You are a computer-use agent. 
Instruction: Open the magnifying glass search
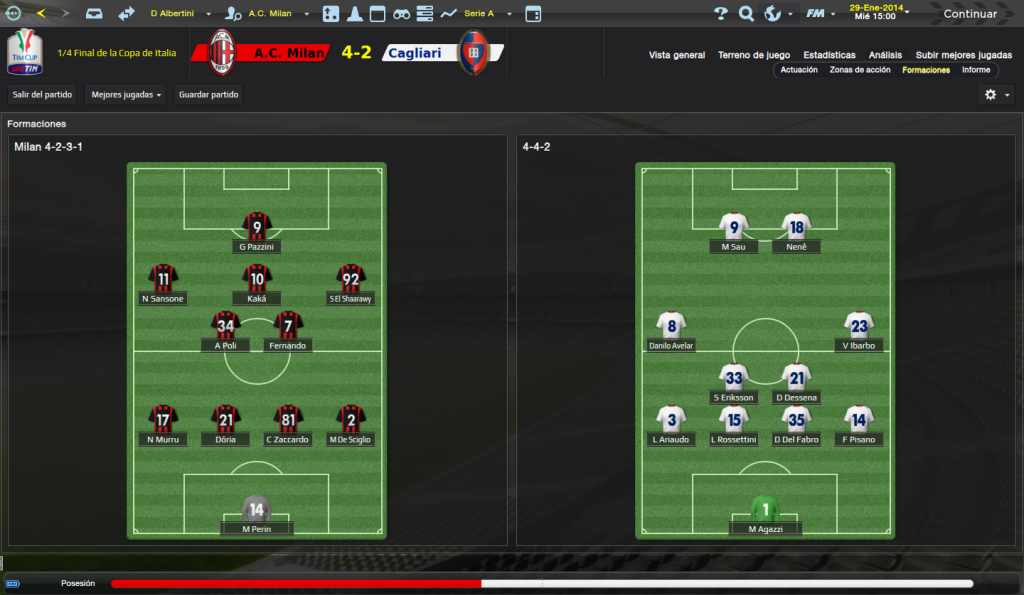point(746,14)
